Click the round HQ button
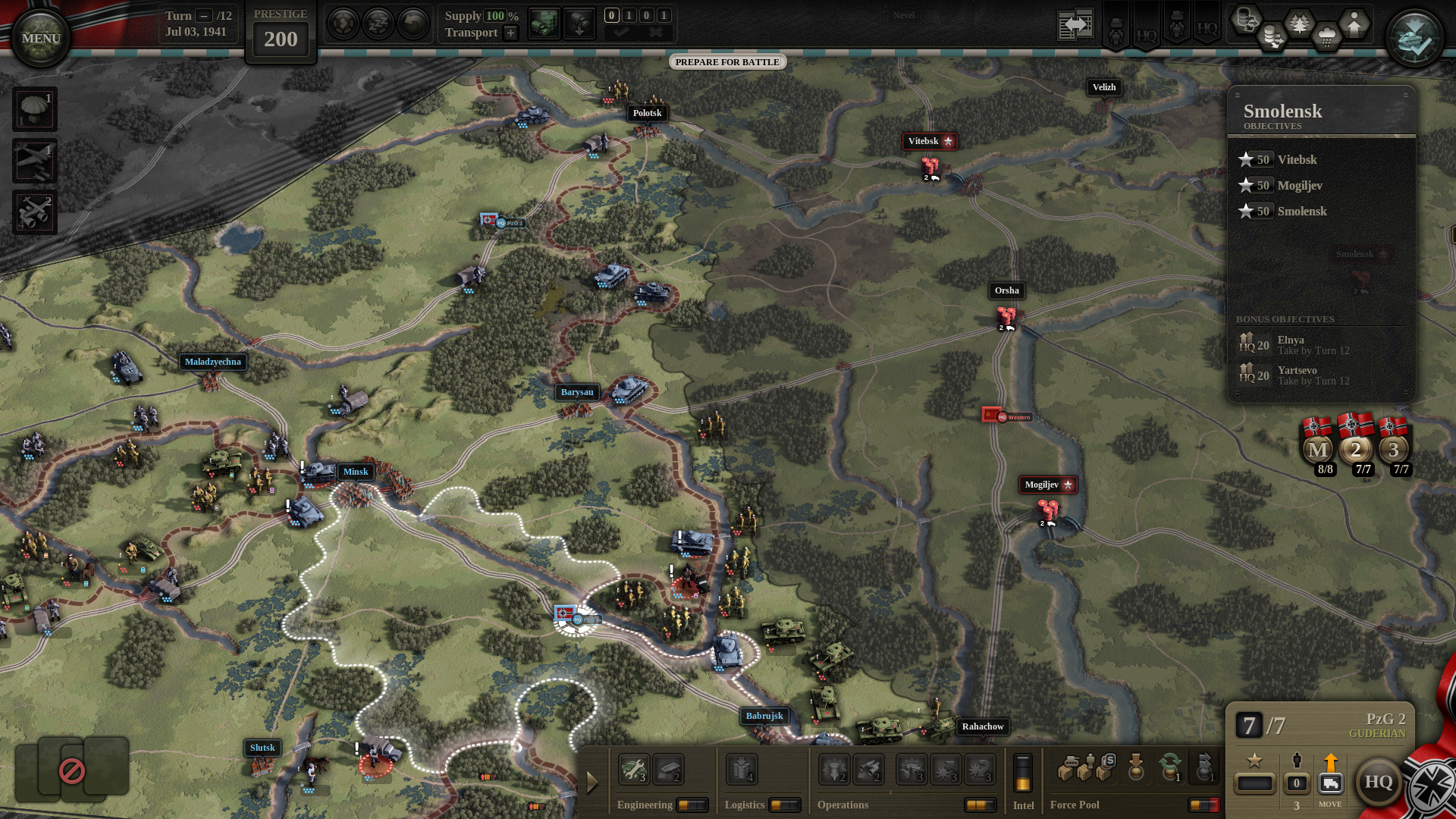 1378,782
